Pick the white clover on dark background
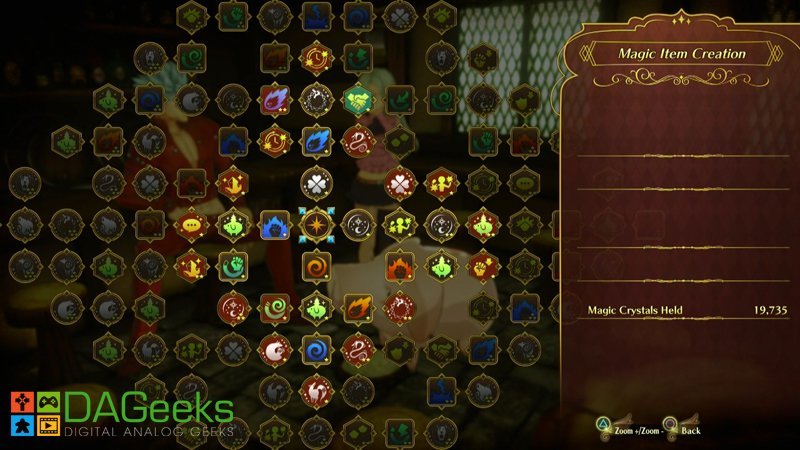The width and height of the screenshot is (800, 450). tap(316, 183)
